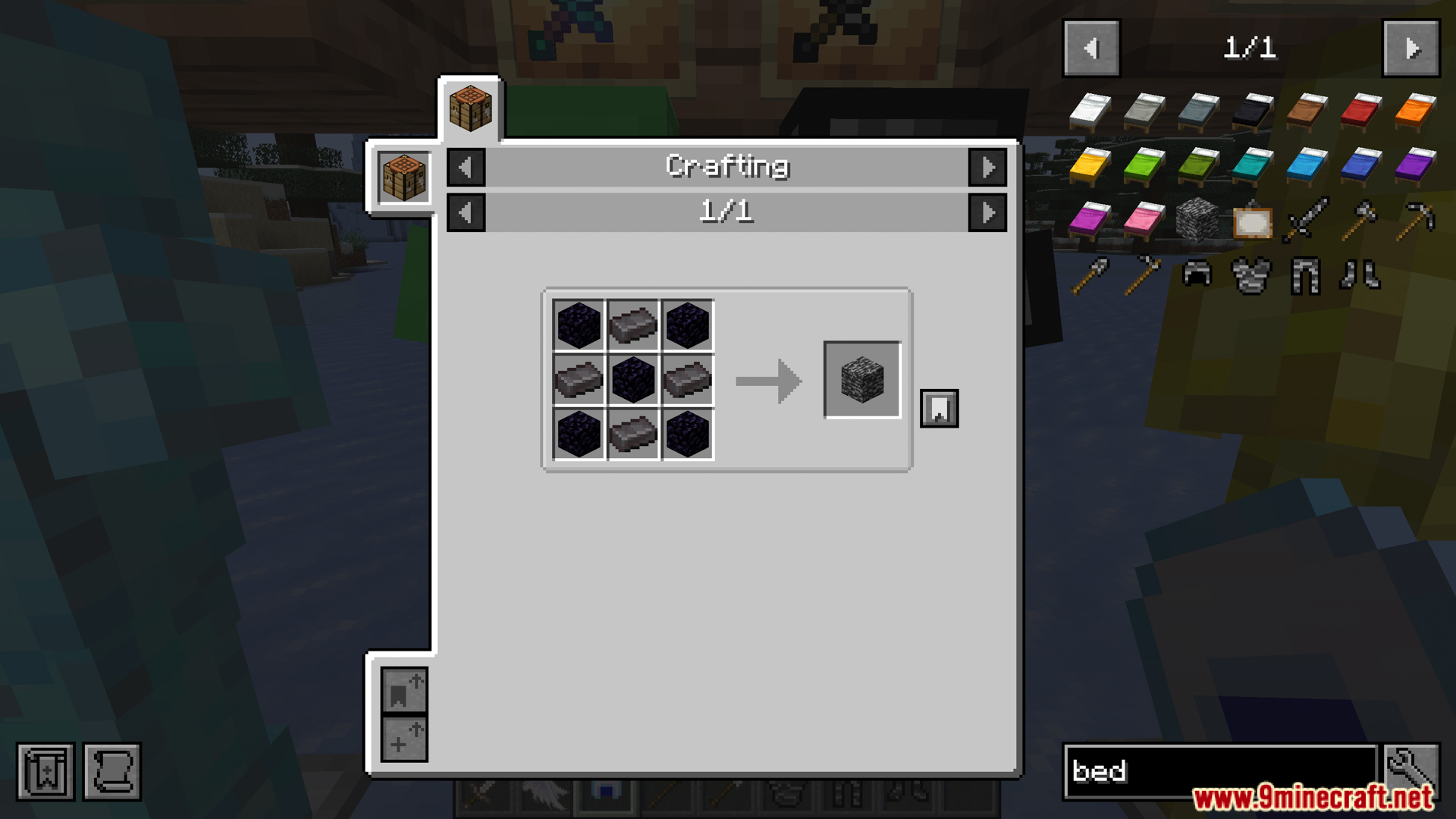Choose the bedrock boots in the item list
Image resolution: width=1456 pixels, height=819 pixels.
1360,275
